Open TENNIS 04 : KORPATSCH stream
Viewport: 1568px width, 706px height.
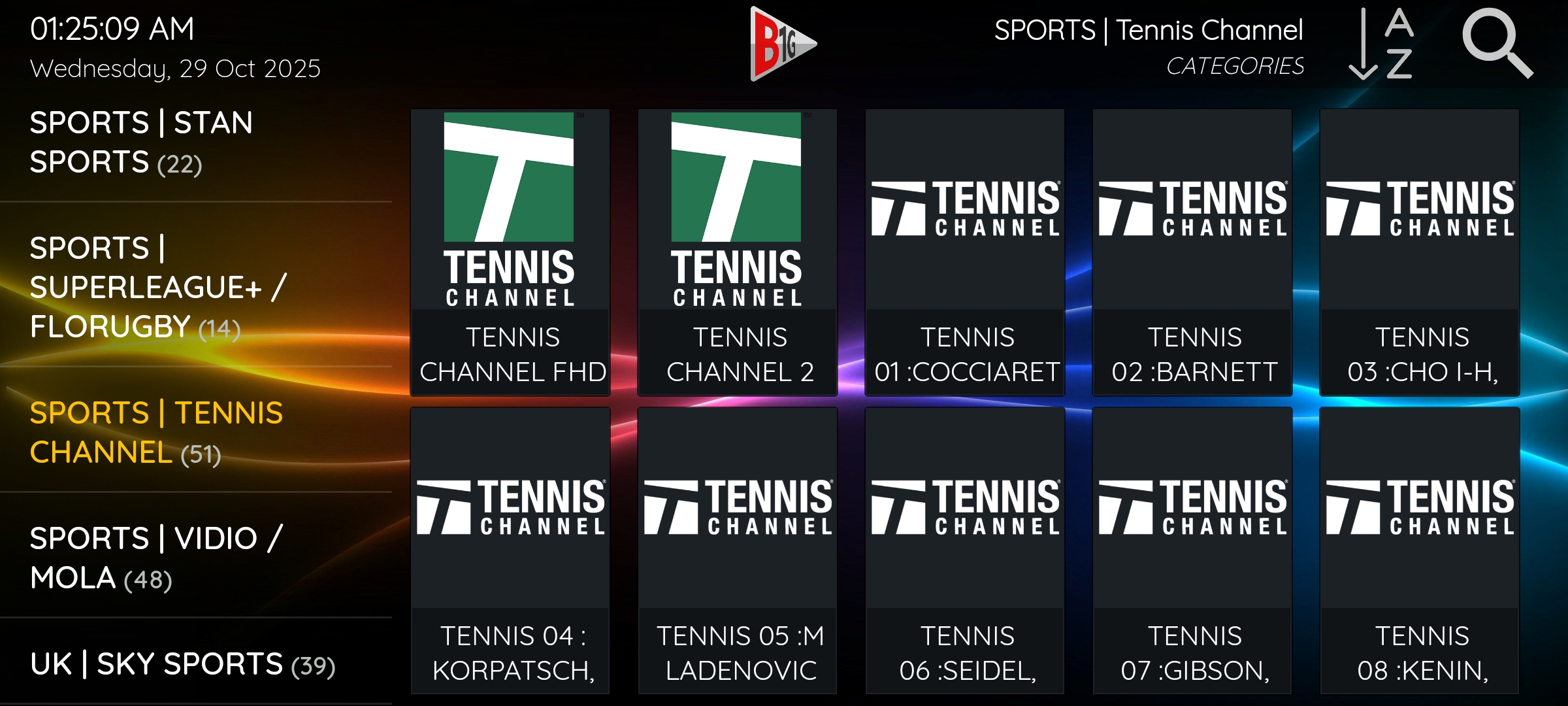click(510, 549)
